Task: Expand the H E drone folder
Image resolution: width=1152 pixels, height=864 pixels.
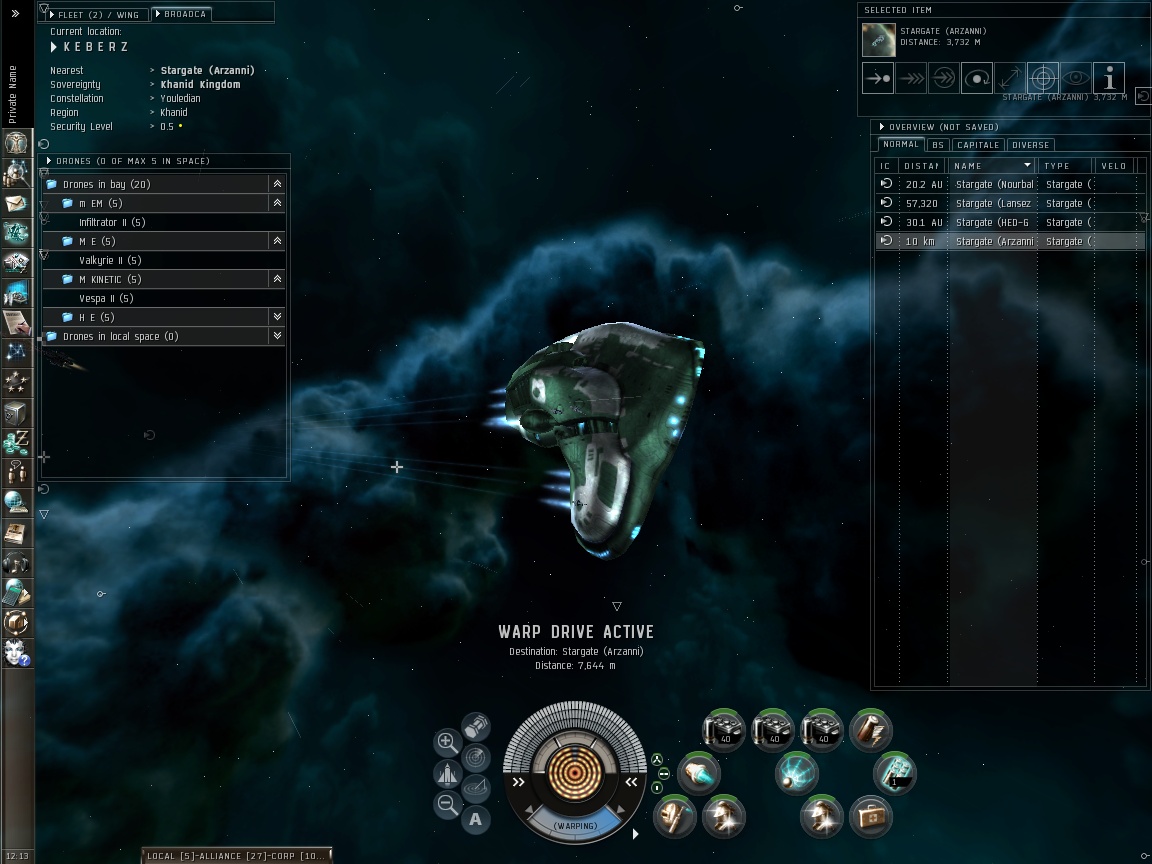Action: click(277, 317)
